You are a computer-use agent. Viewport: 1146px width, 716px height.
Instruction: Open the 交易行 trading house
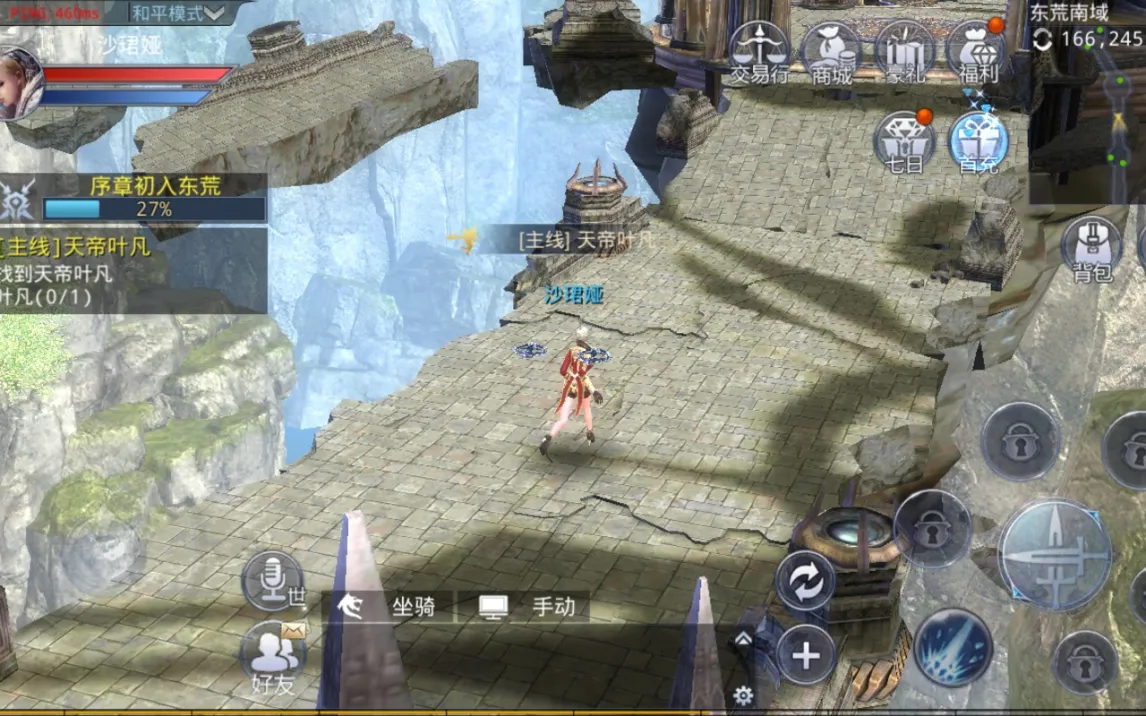coord(759,53)
